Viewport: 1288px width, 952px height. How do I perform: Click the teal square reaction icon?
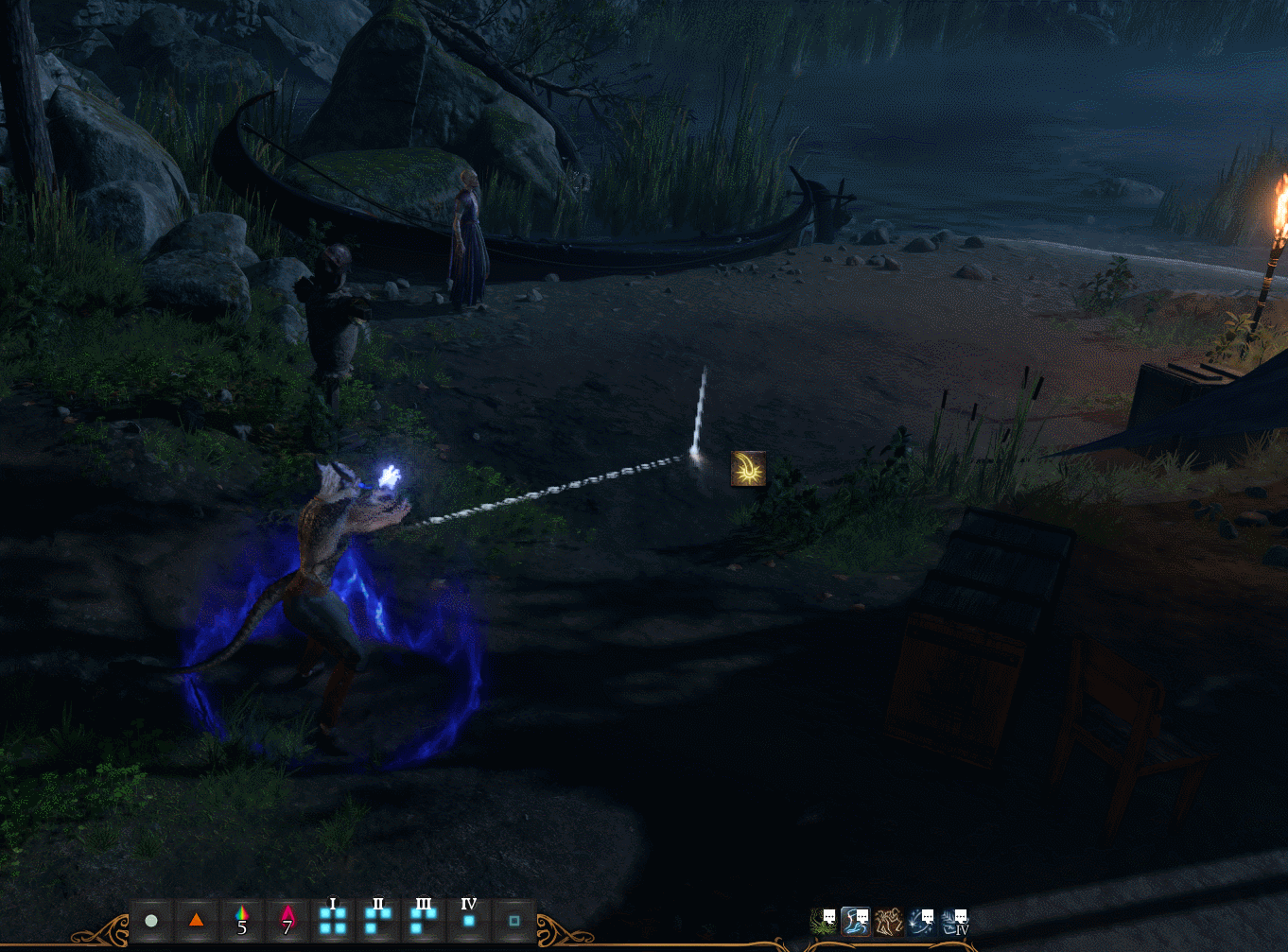[x=514, y=920]
